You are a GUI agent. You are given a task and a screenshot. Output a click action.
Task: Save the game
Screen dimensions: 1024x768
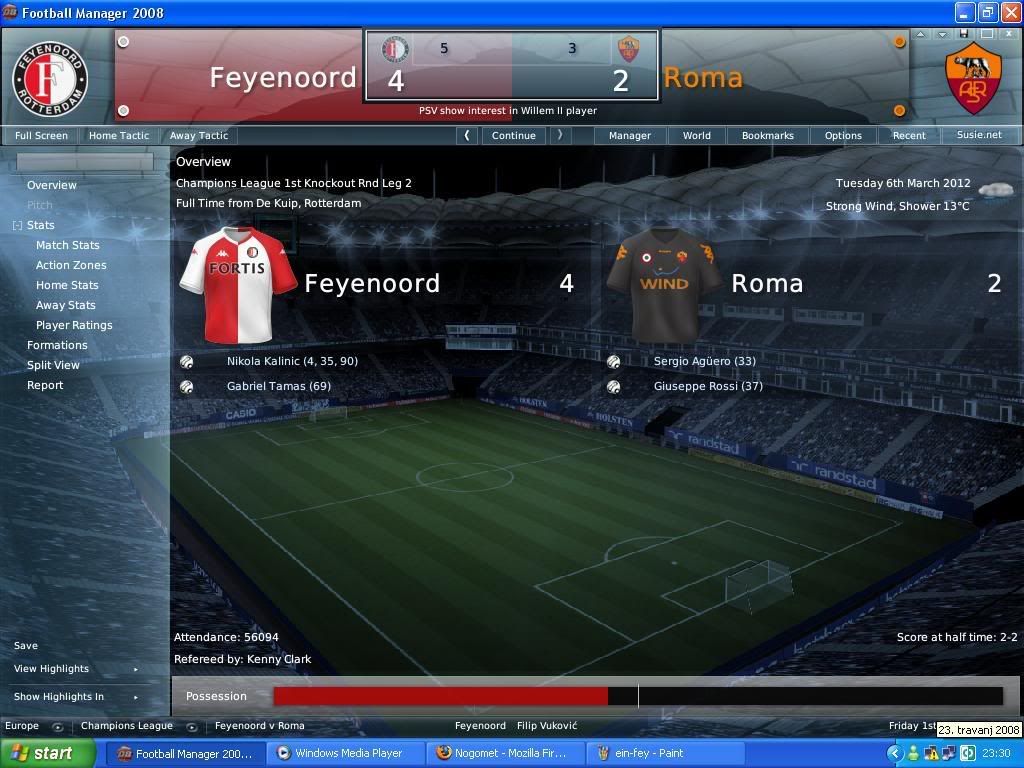[x=26, y=646]
